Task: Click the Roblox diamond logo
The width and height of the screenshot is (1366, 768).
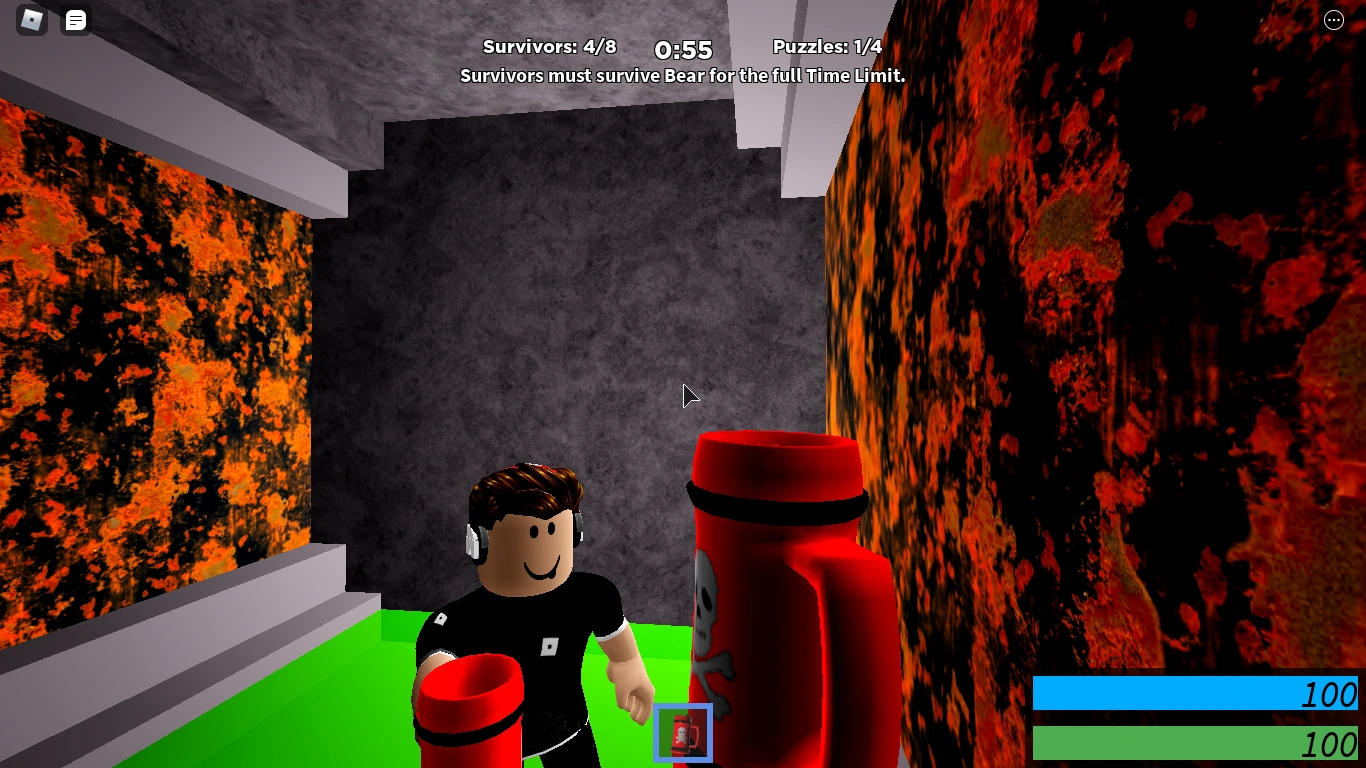Action: click(30, 20)
